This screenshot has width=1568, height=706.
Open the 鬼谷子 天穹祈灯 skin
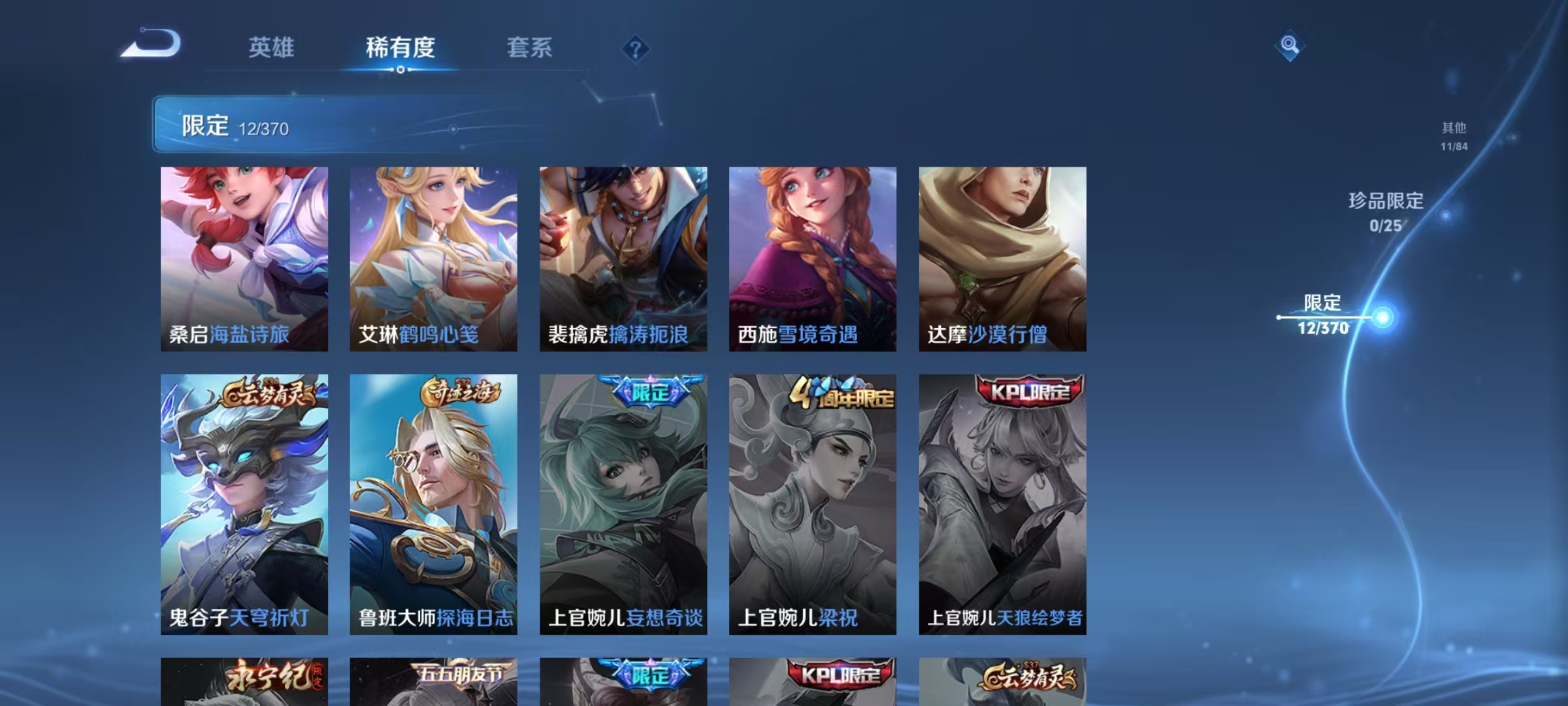click(243, 503)
